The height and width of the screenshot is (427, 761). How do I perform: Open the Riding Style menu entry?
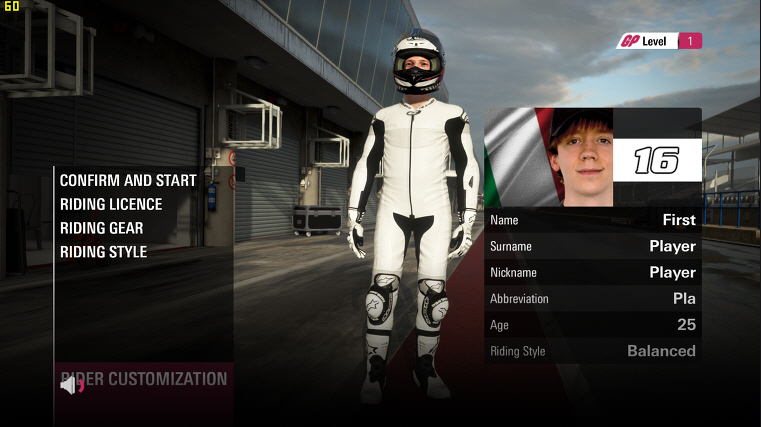coord(103,252)
